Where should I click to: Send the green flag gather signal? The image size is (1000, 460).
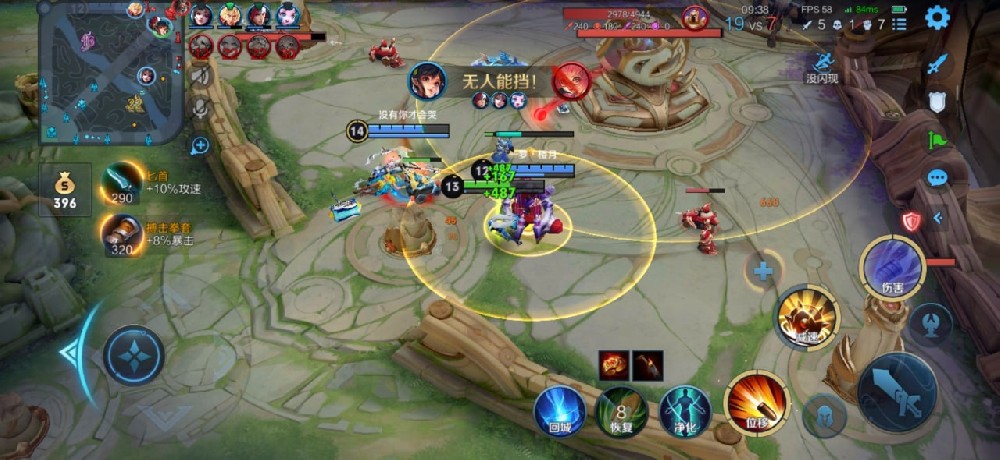click(937, 140)
